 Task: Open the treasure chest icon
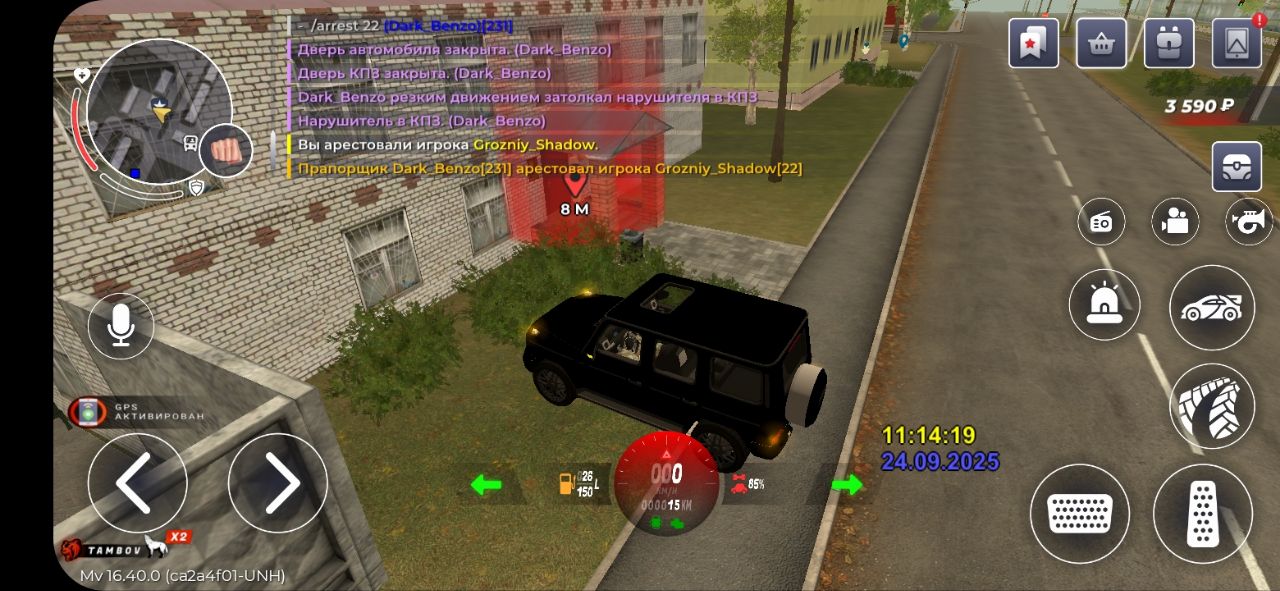(x=1236, y=166)
